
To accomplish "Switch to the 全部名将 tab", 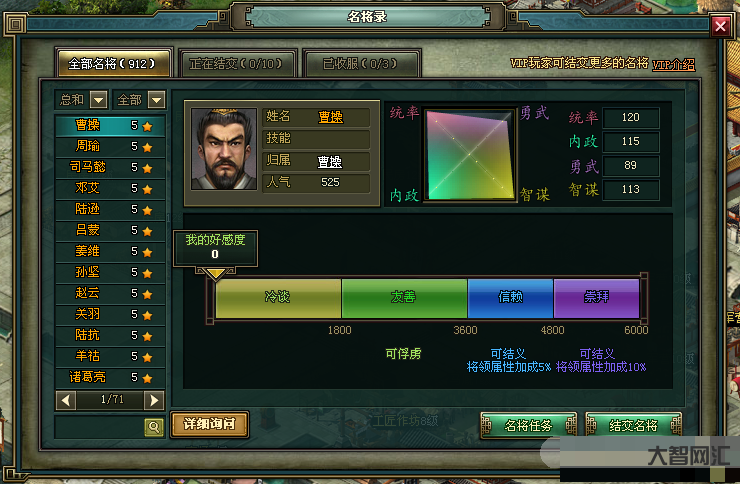I will pos(112,63).
